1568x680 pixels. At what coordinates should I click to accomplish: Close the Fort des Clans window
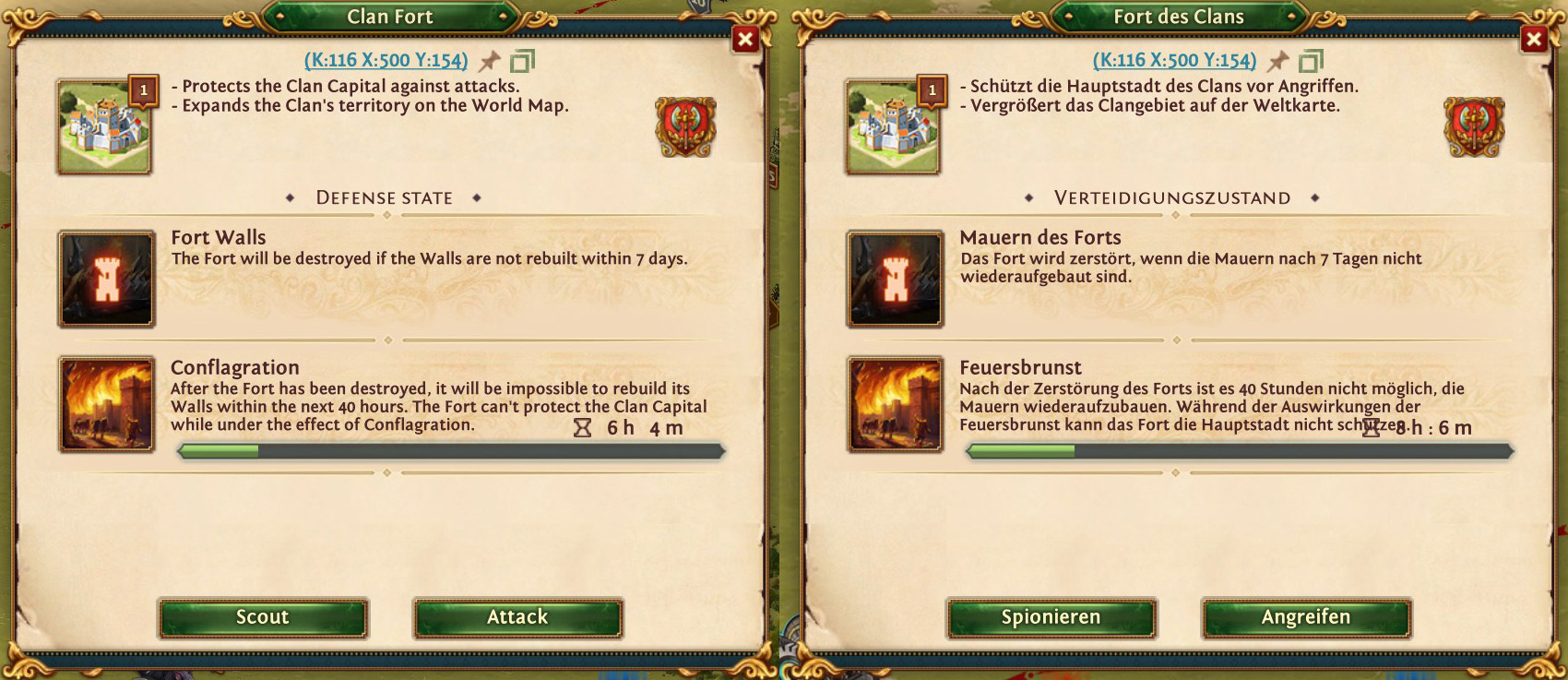tap(1534, 39)
